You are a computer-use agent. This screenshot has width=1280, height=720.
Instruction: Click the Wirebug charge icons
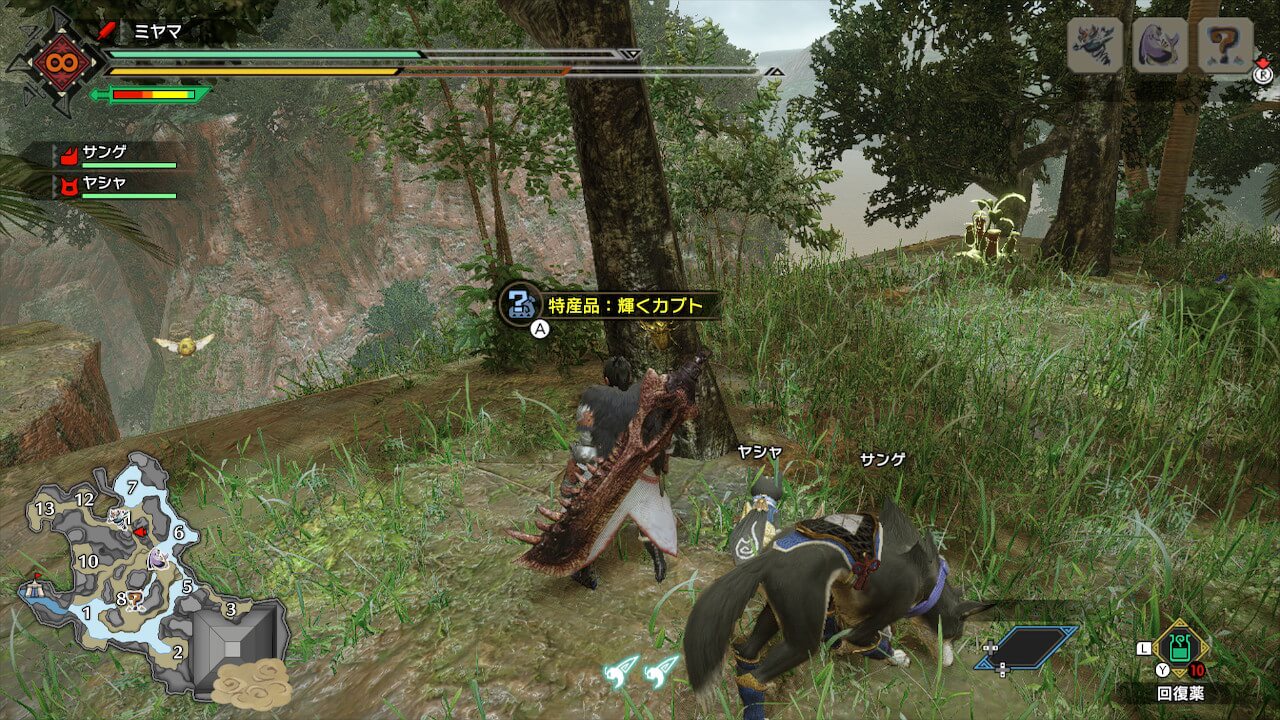pos(642,668)
